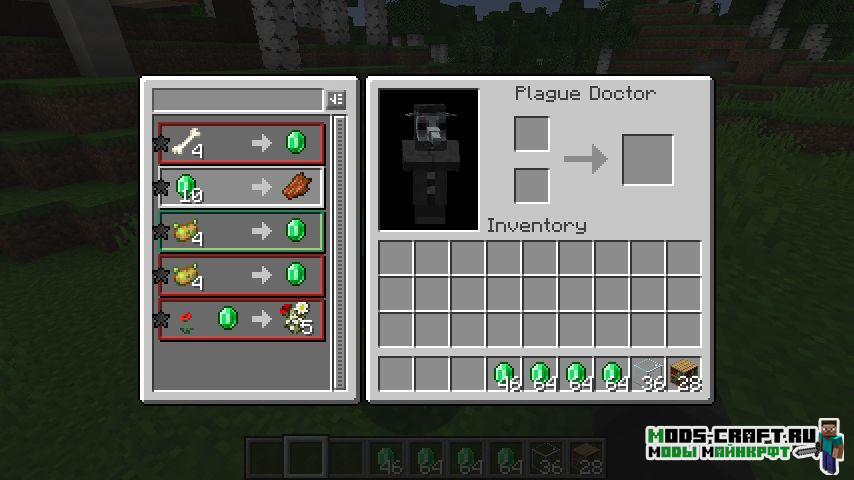Image resolution: width=854 pixels, height=480 pixels.
Task: Select the bone for emerald trade
Action: [x=241, y=144]
